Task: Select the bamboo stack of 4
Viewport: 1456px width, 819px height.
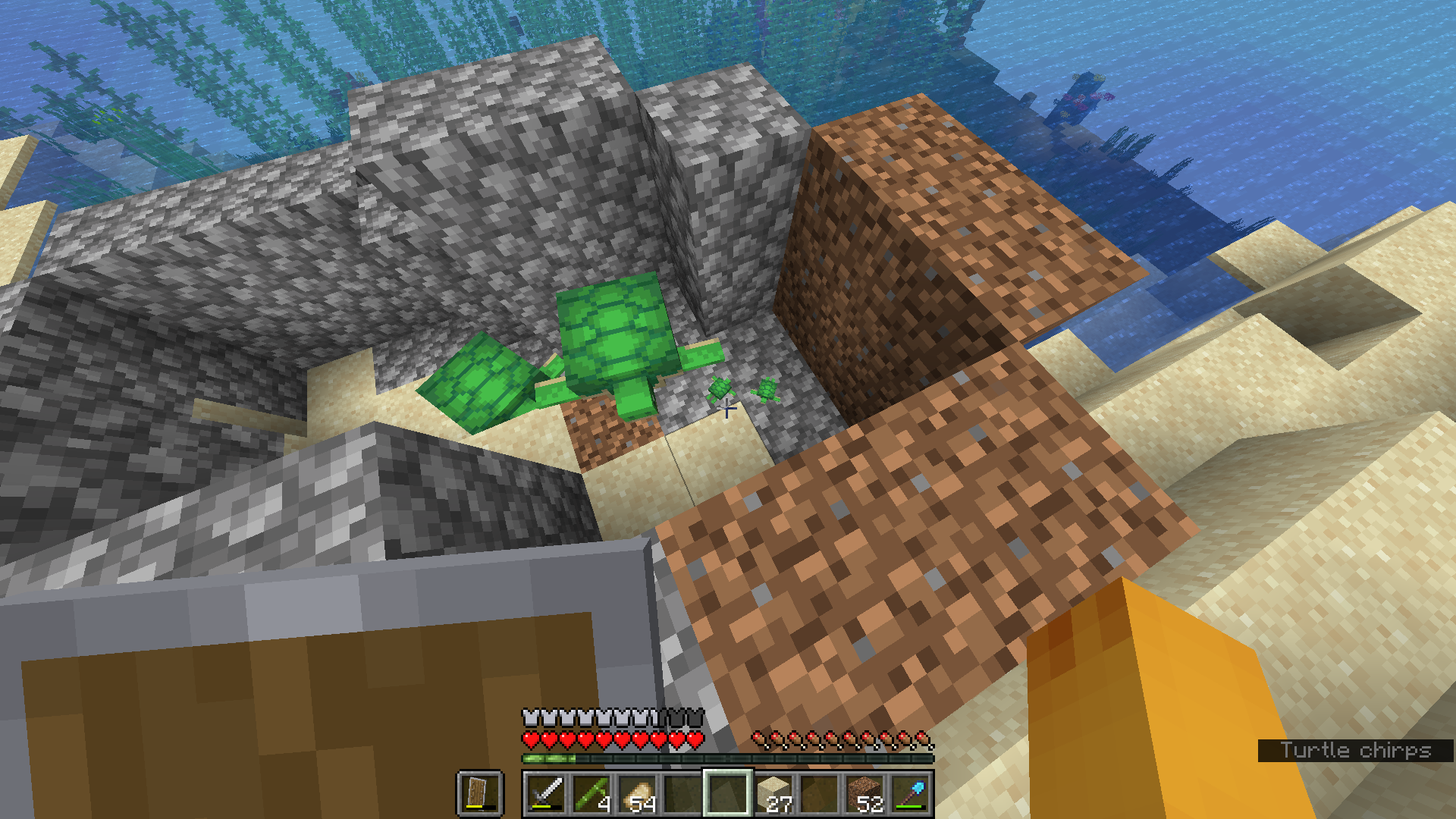Action: [x=591, y=793]
